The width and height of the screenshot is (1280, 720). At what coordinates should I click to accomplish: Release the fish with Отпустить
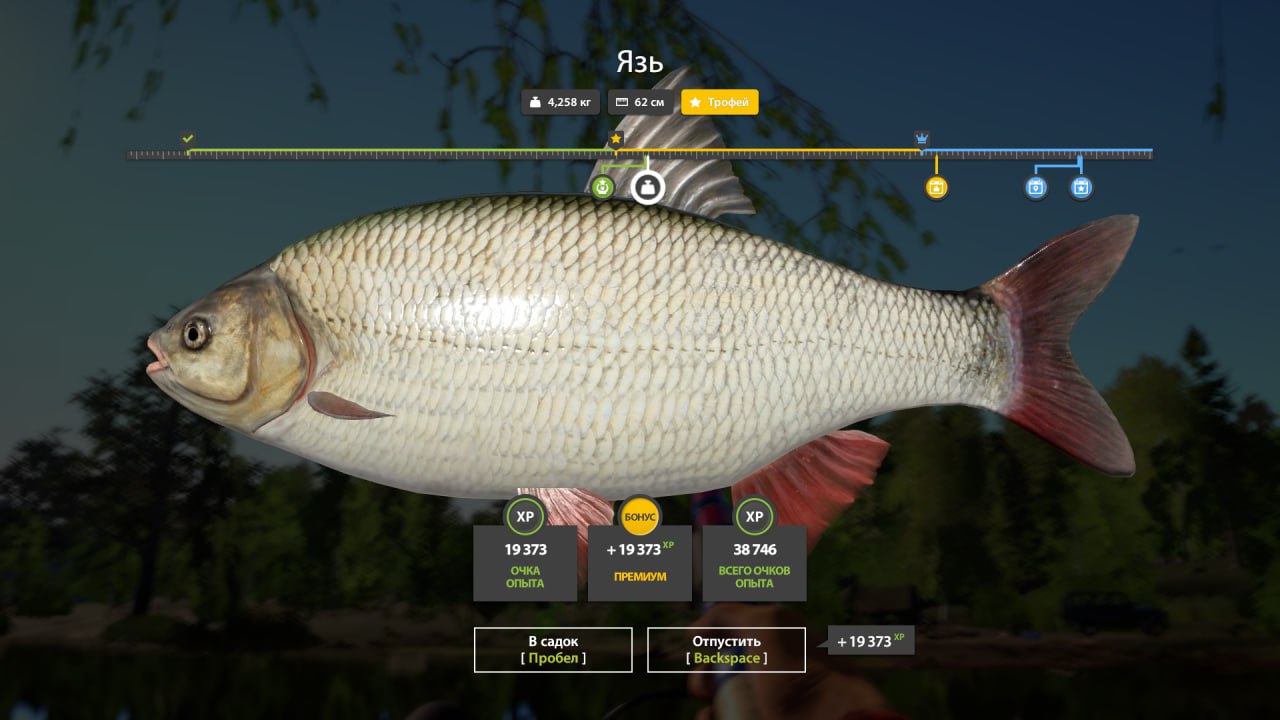(726, 649)
